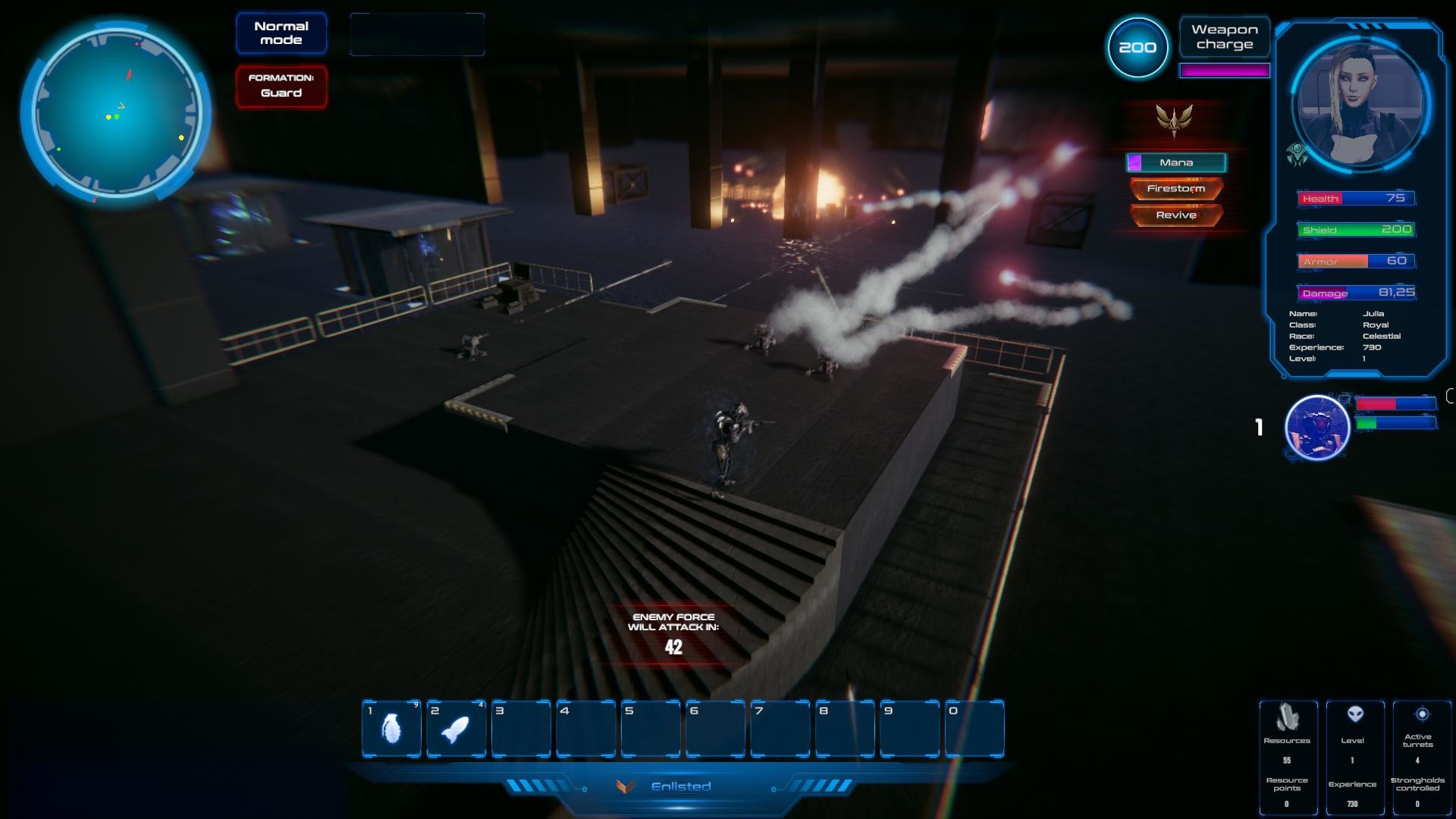Toggle the Normal mode button

pyautogui.click(x=281, y=33)
